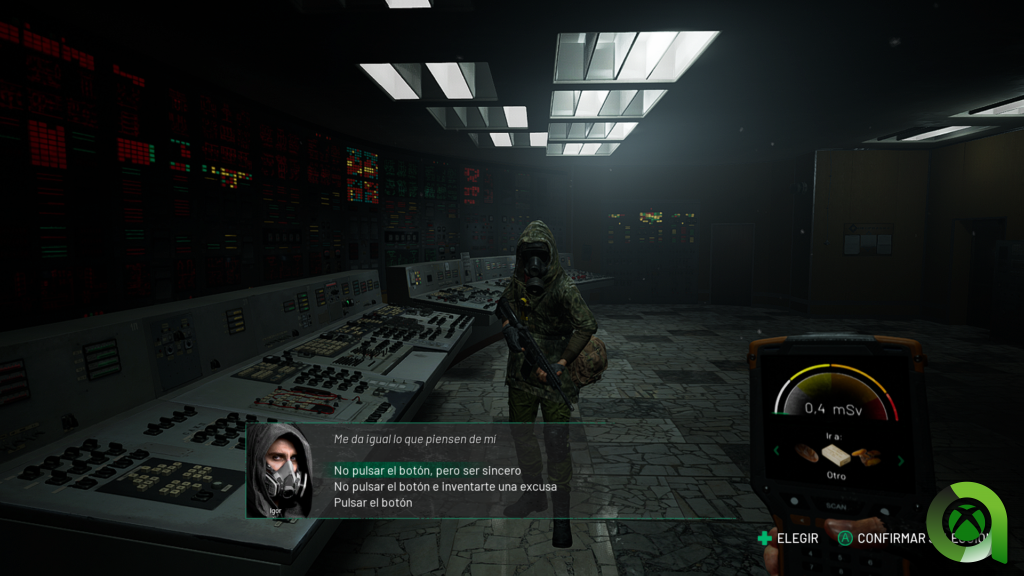
Task: Choose "No pulsar el botón, pero ser sincero"
Action: [x=427, y=470]
